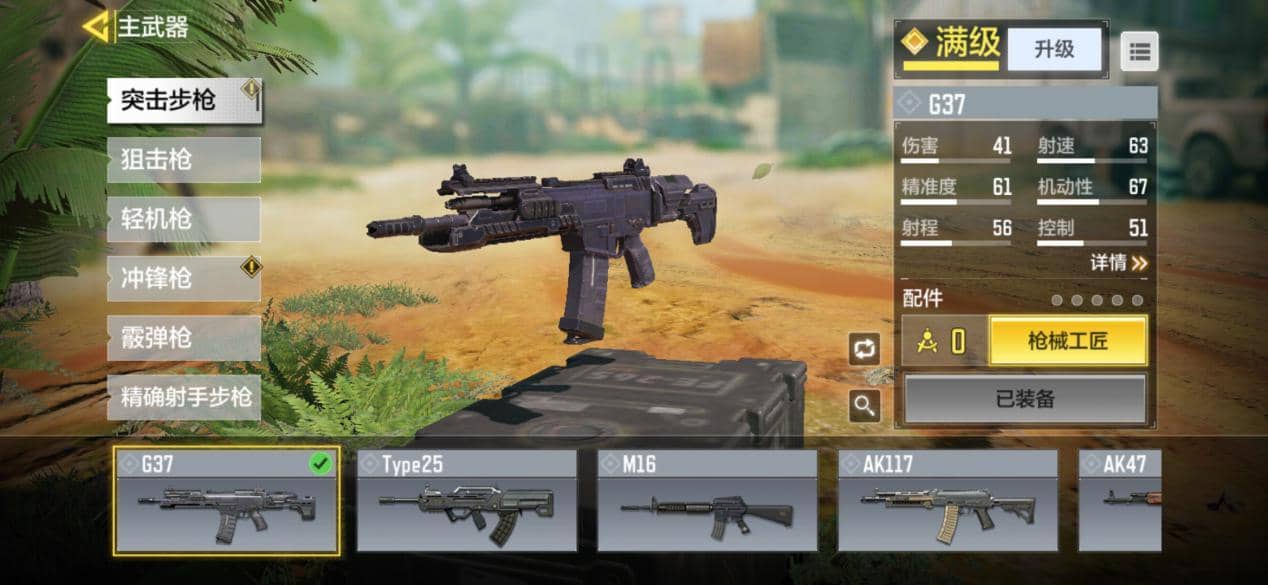Tap the rotate weapon view icon
Viewport: 1268px width, 585px height.
pos(863,349)
